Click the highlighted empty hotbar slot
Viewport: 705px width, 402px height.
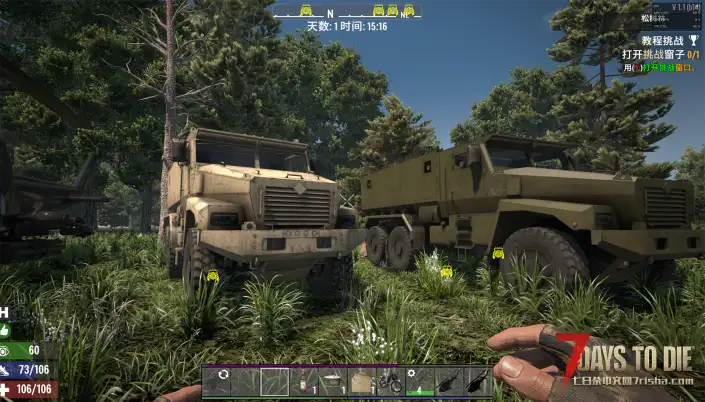click(274, 381)
